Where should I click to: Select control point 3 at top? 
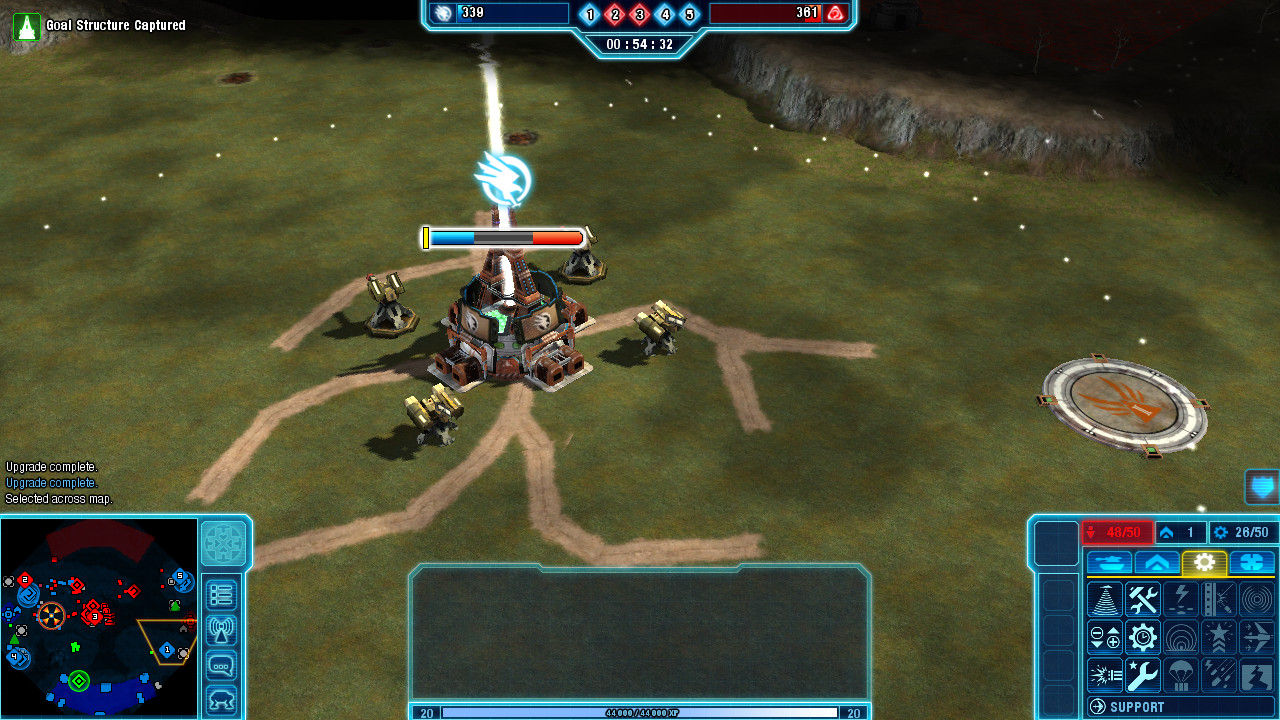640,14
